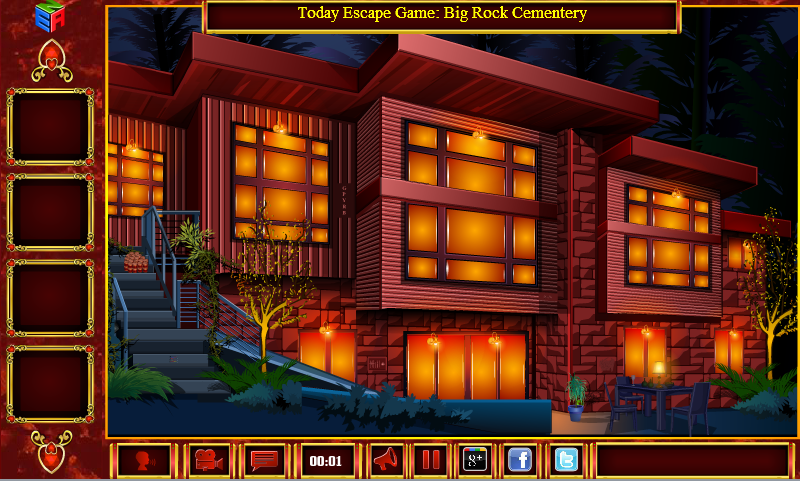Share the game on Facebook
Screen dimensions: 800x481
(x=519, y=460)
